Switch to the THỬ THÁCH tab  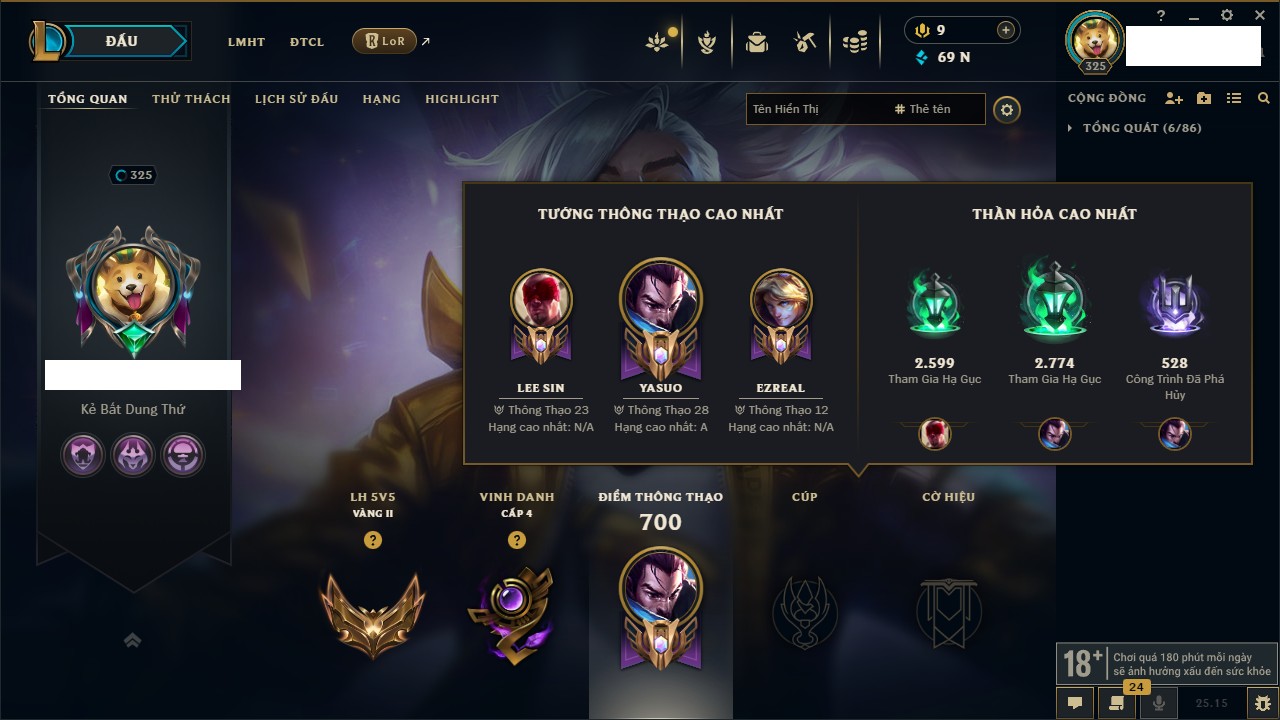(x=191, y=99)
